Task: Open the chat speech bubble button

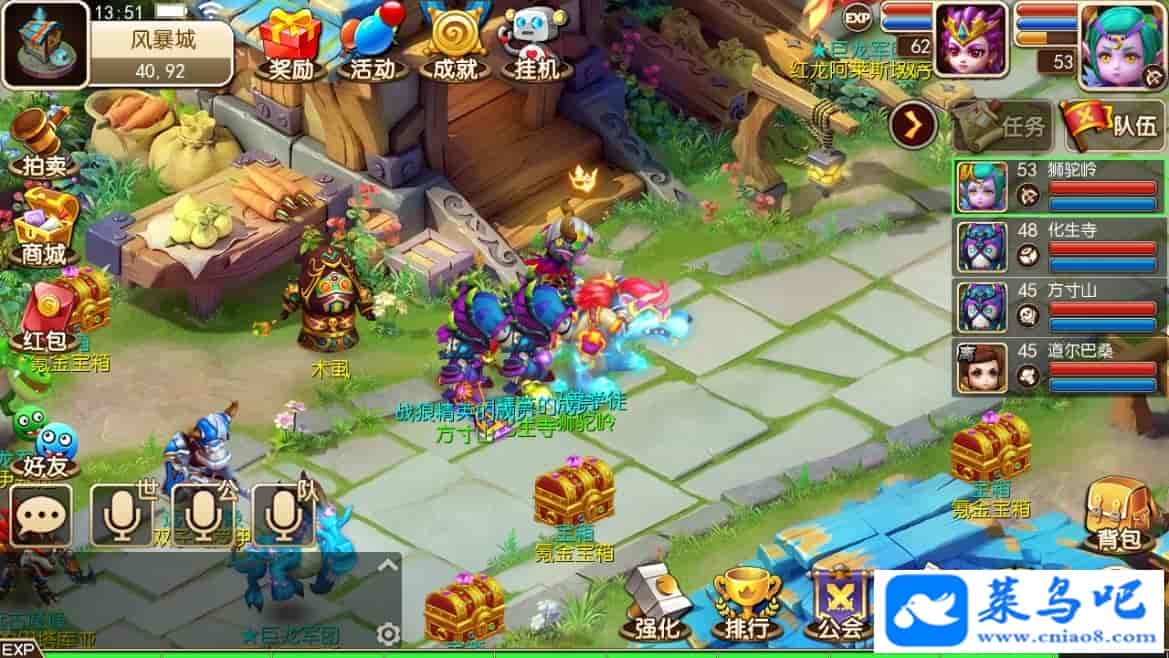Action: 41,516
